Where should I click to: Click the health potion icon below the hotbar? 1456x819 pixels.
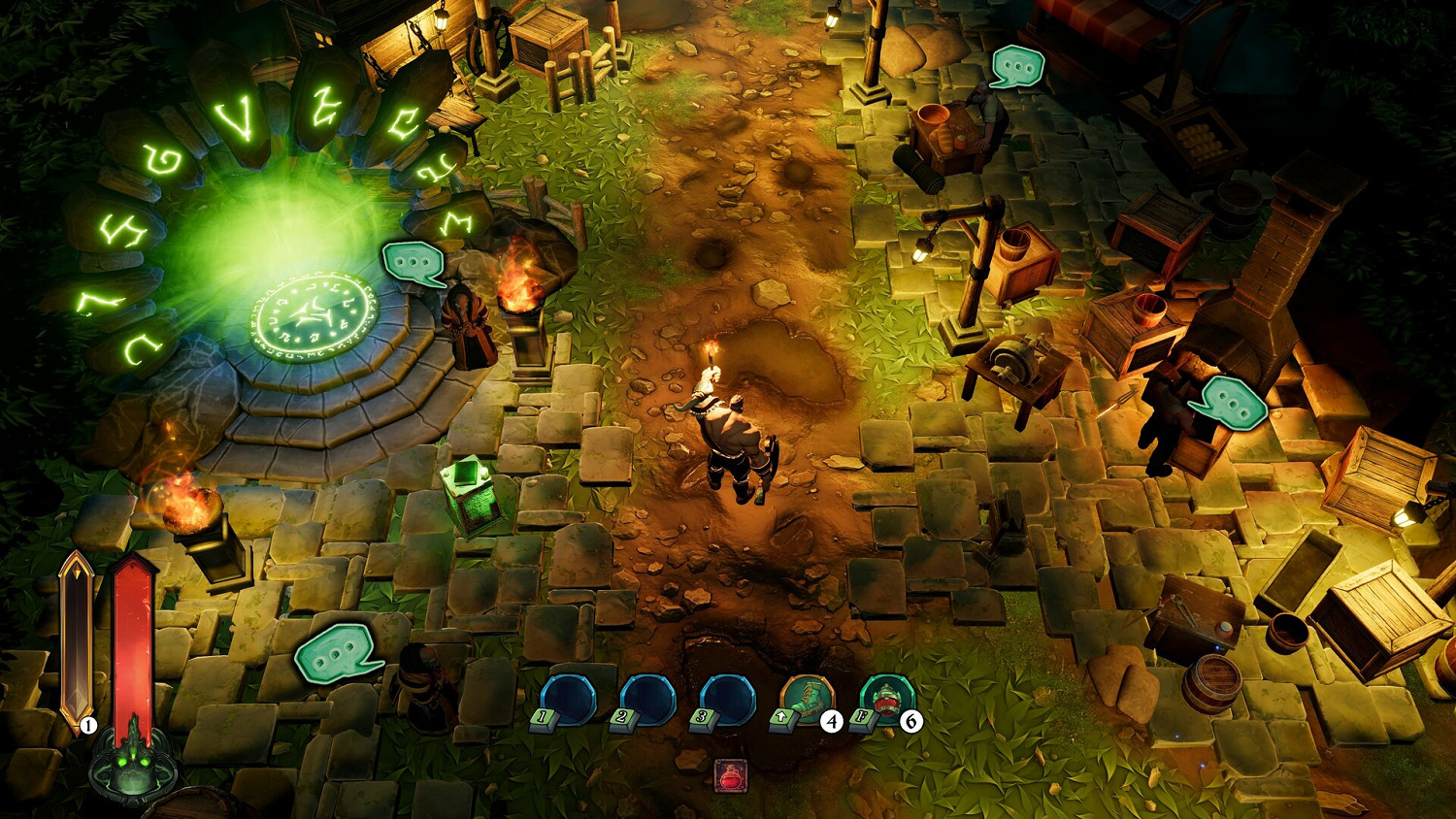(x=731, y=775)
